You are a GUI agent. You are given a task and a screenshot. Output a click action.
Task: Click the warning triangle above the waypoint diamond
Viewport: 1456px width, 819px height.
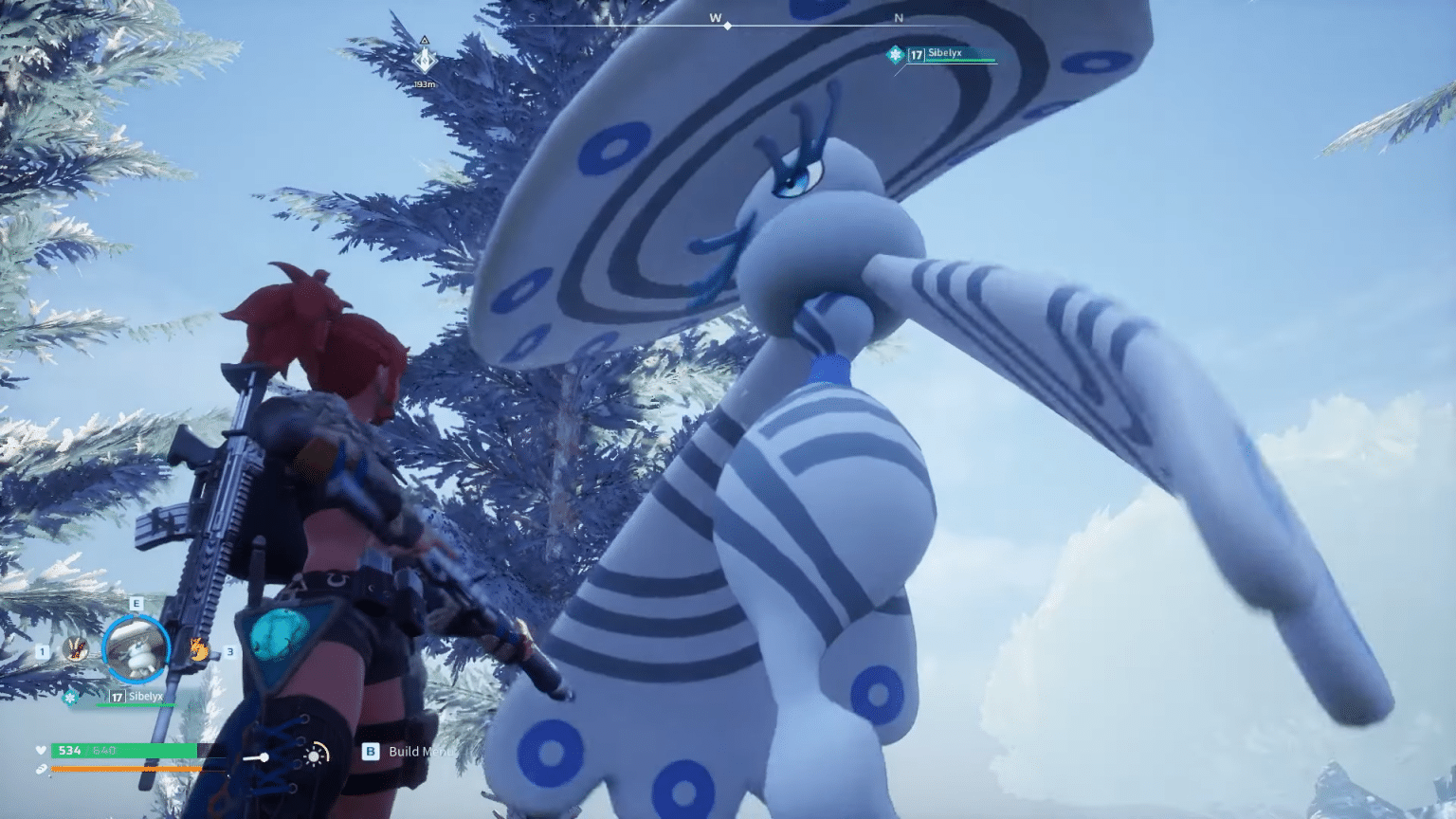423,39
